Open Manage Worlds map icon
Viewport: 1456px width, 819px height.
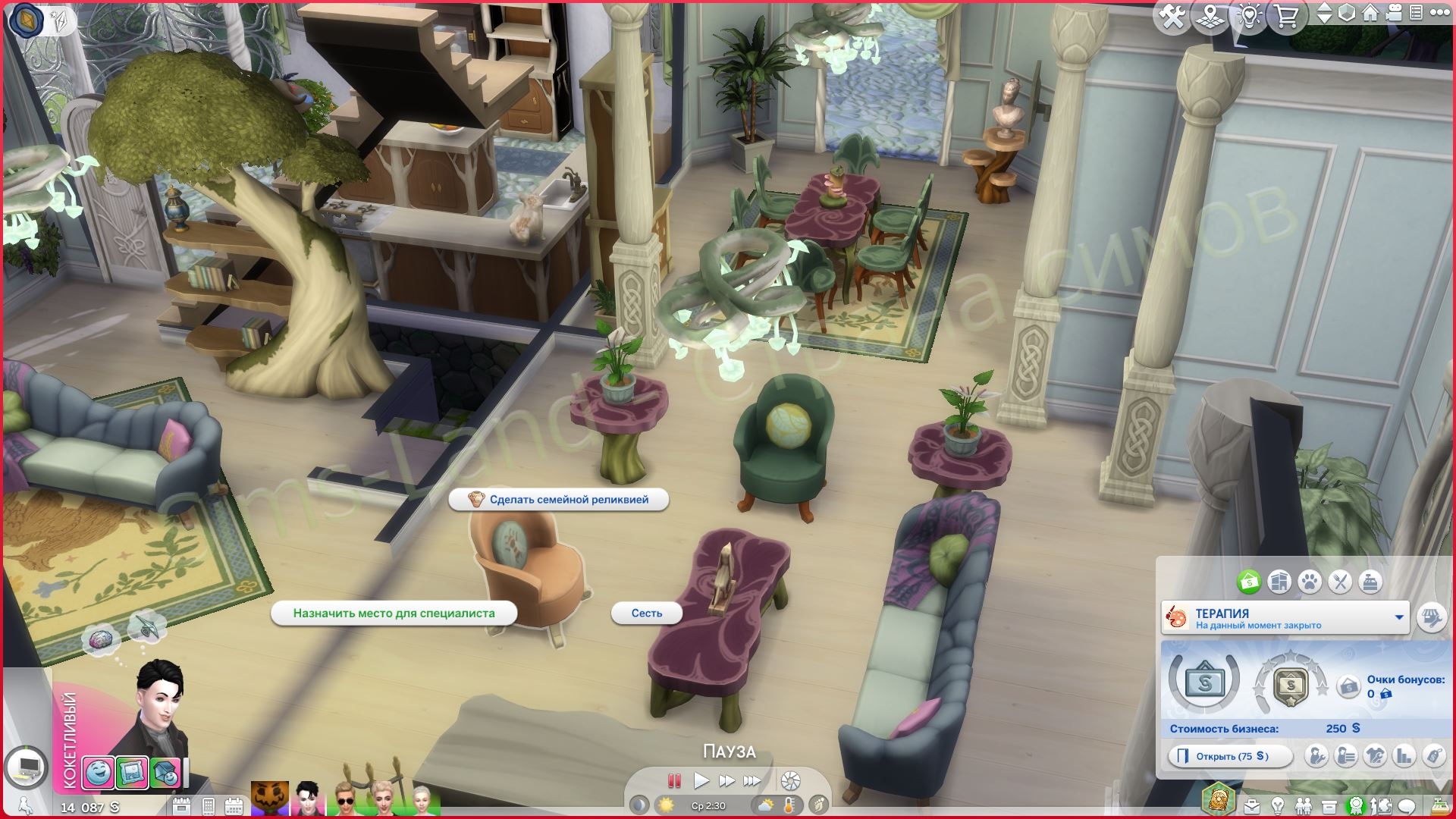pyautogui.click(x=1211, y=15)
